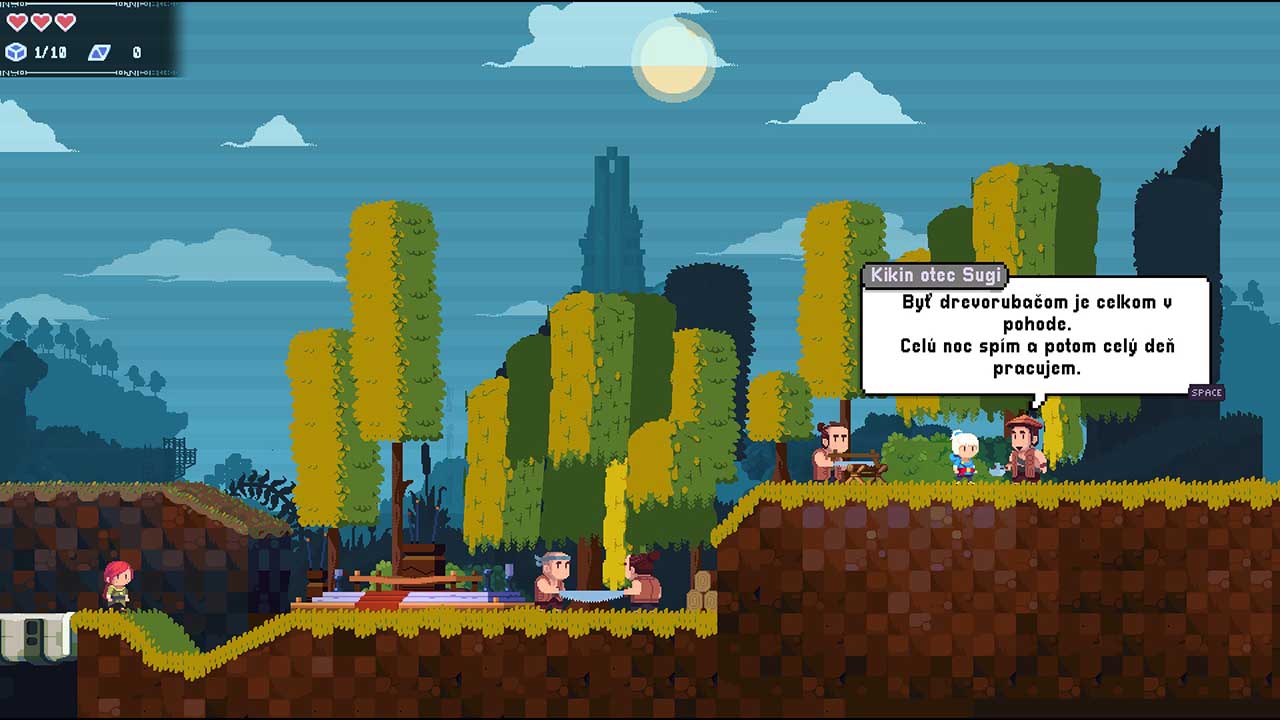
Task: Click the SPACE key prompt on dialog box
Action: pos(1205,393)
